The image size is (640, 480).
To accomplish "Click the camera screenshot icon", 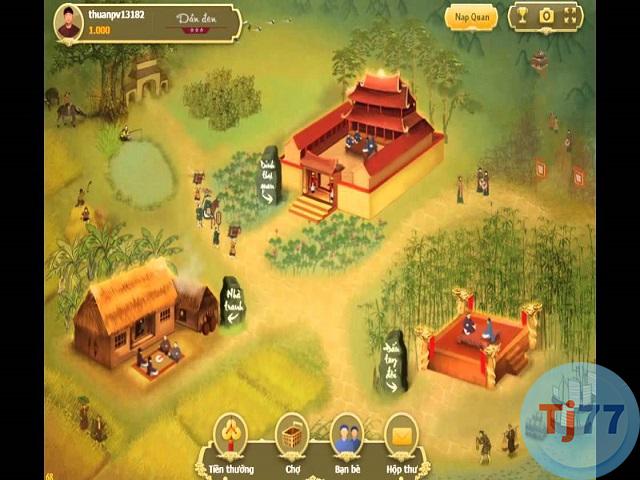I will pos(546,16).
